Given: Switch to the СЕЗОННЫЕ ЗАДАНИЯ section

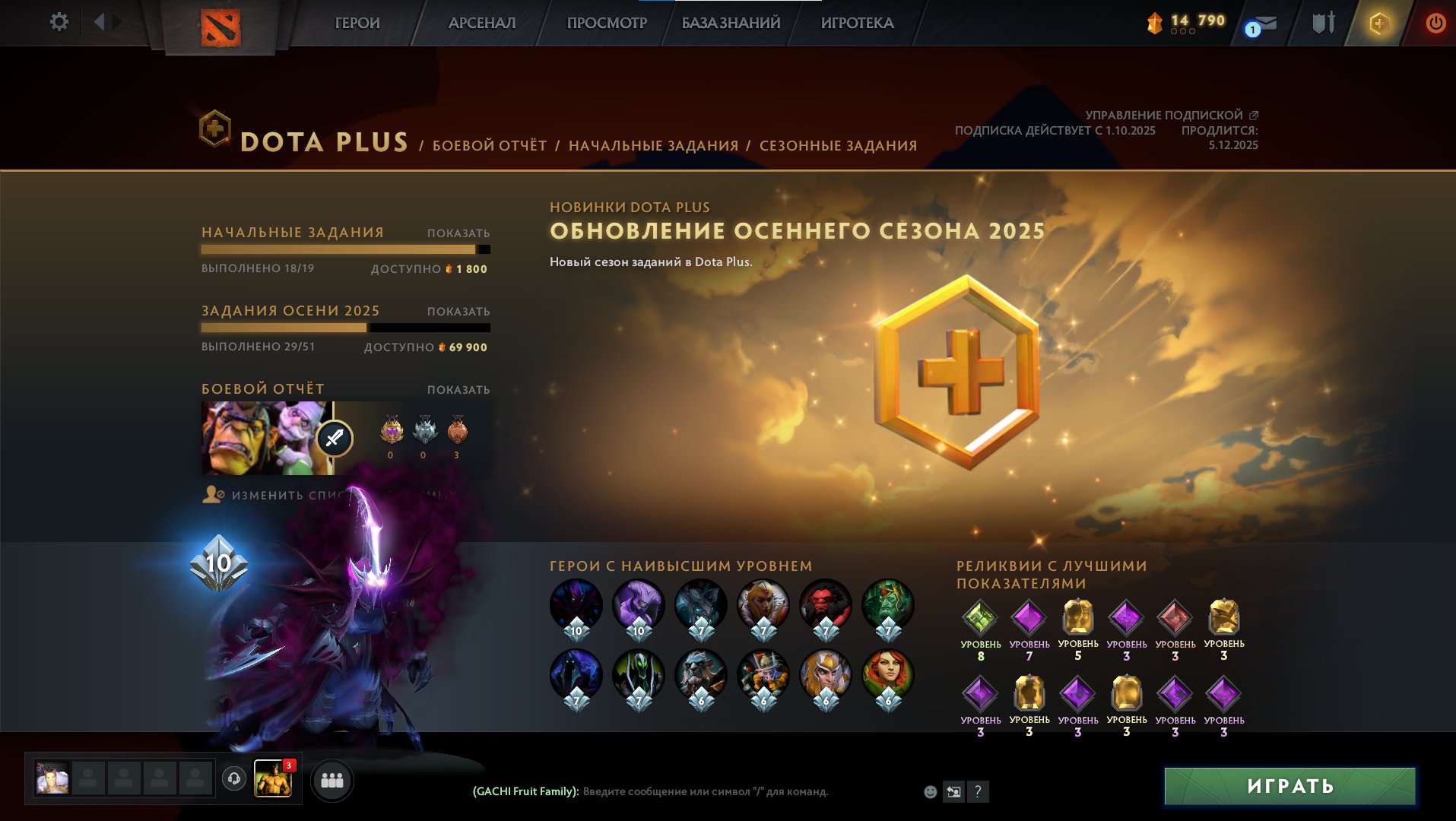Looking at the screenshot, I should [839, 144].
